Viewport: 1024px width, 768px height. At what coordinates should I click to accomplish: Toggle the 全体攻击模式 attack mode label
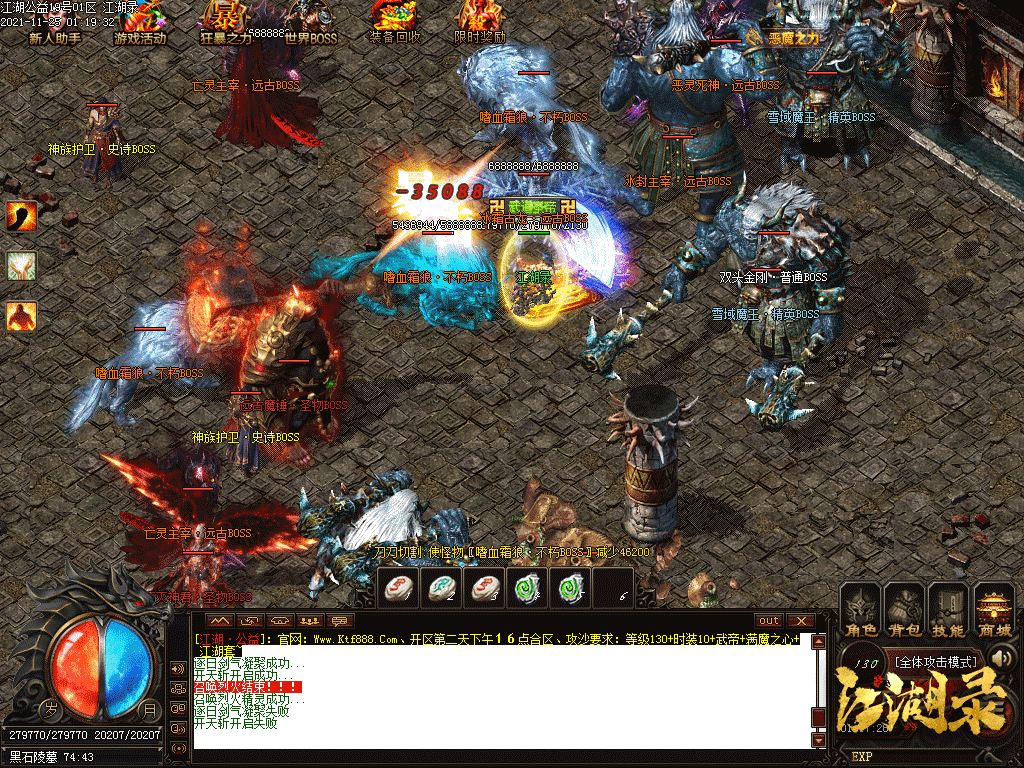pyautogui.click(x=936, y=662)
